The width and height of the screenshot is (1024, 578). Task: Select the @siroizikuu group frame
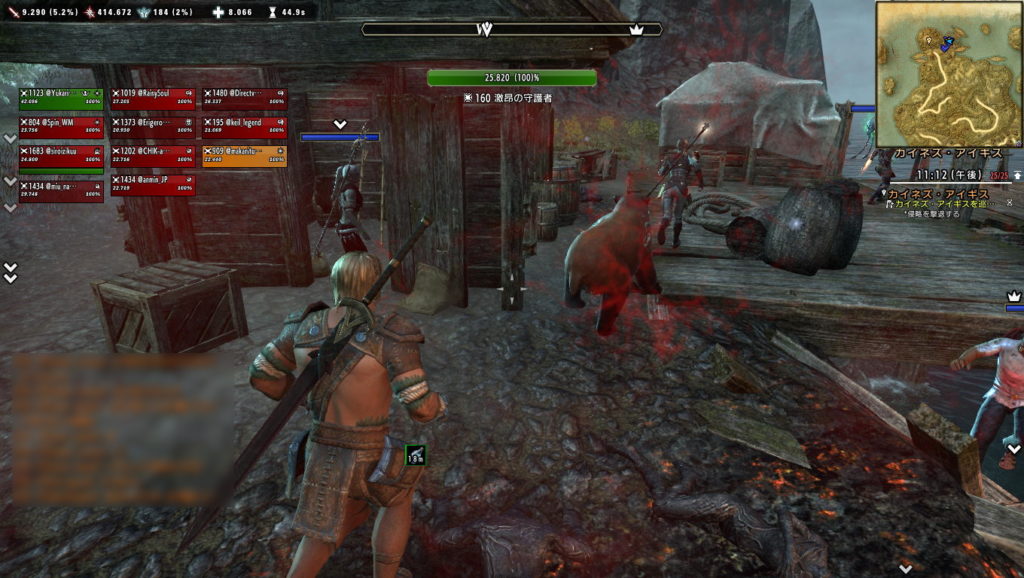pos(61,155)
